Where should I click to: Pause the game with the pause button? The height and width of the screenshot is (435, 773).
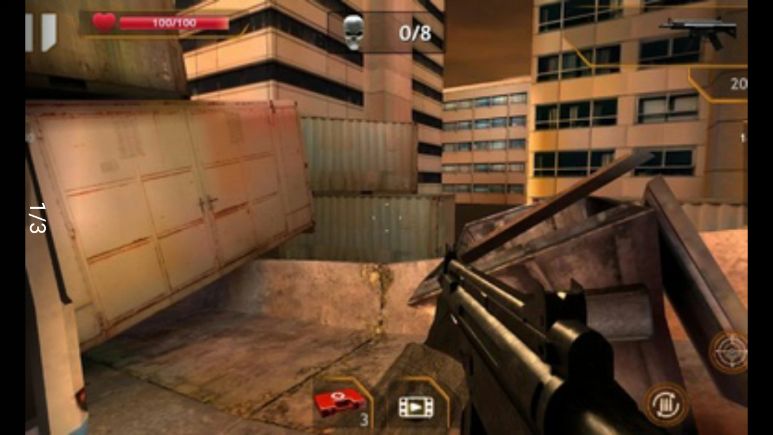pos(41,30)
